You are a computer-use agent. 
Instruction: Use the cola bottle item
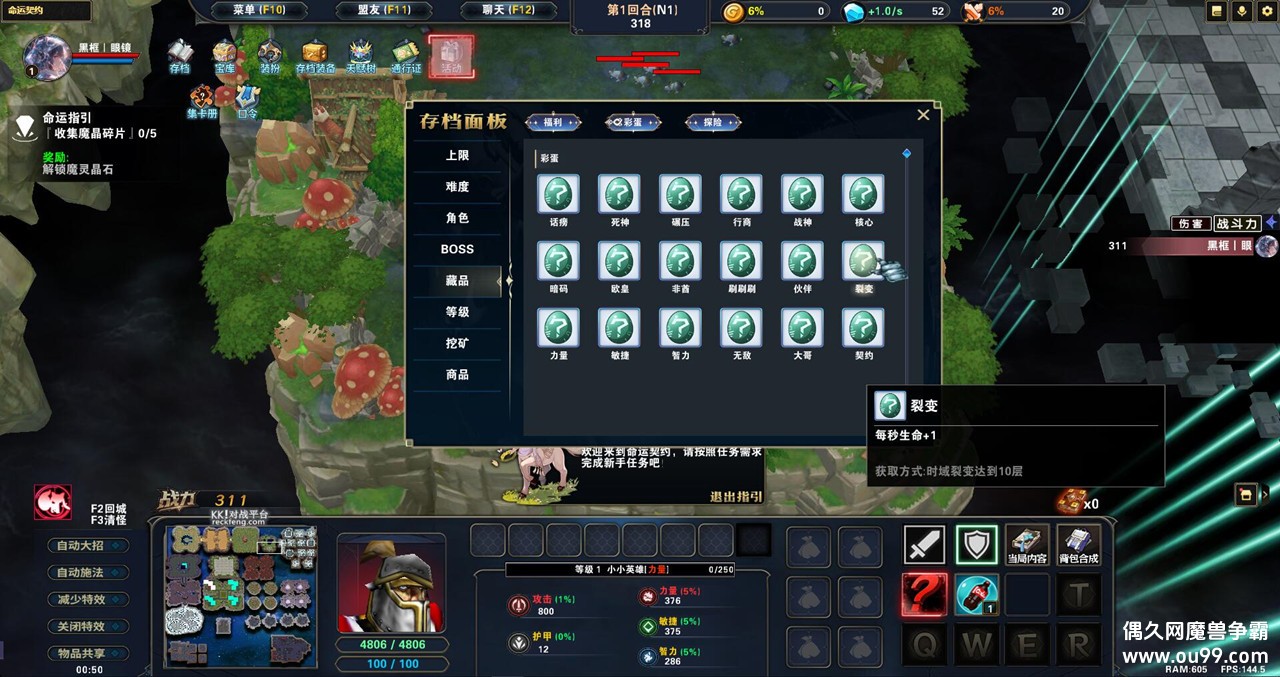(x=976, y=595)
